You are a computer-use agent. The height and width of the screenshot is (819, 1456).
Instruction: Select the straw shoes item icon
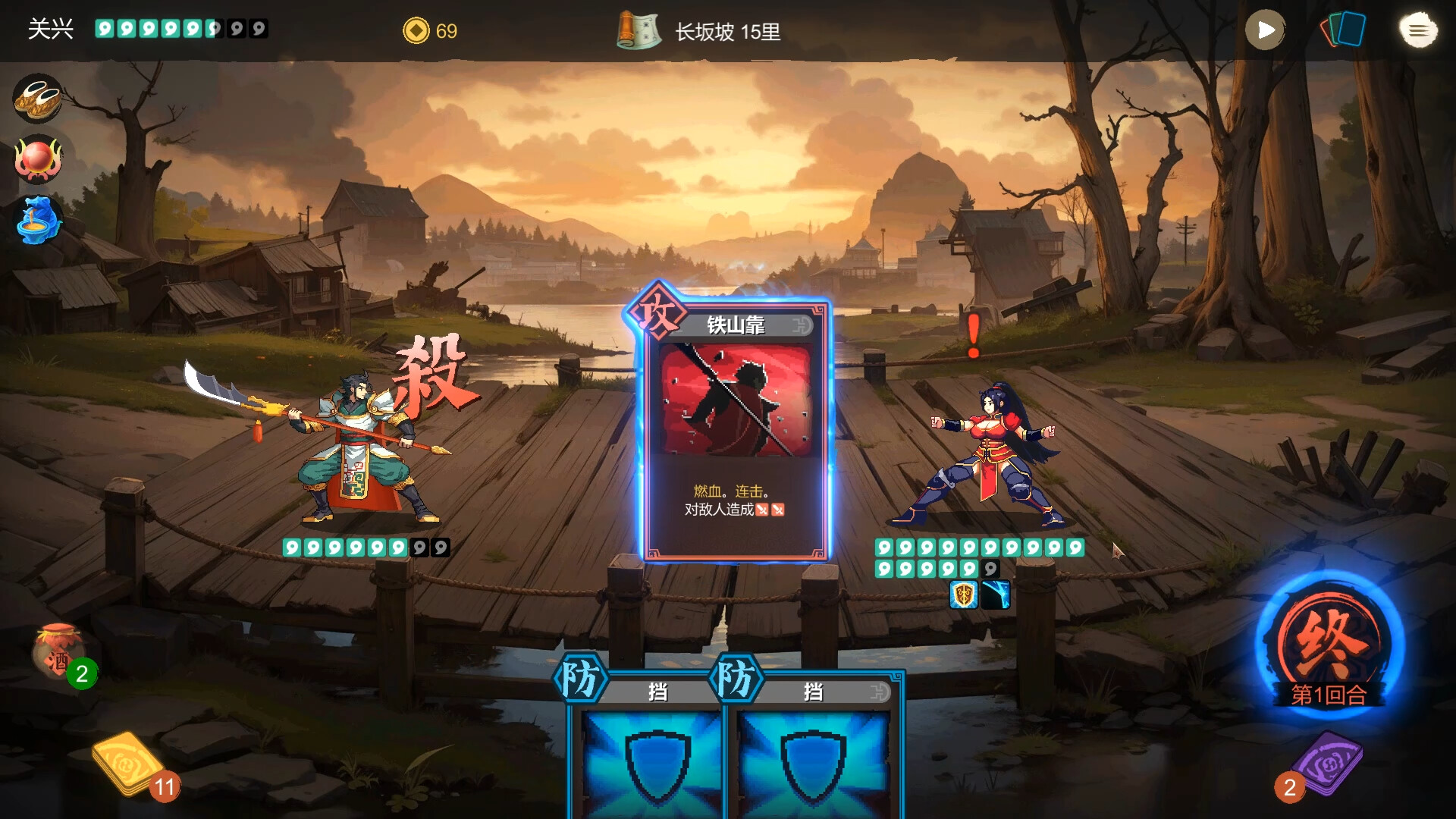37,99
